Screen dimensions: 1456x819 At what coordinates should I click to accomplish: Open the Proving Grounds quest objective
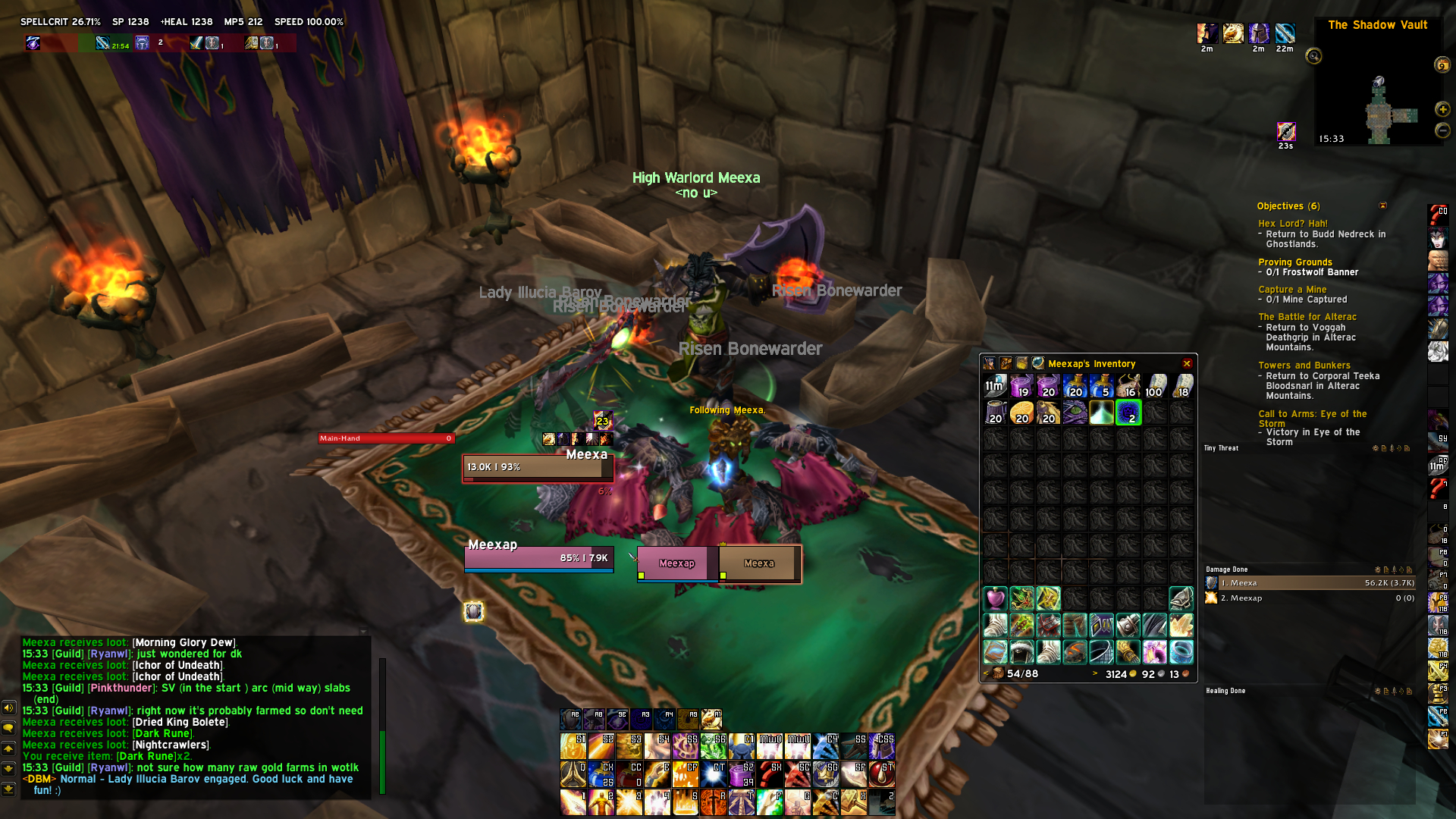pyautogui.click(x=1294, y=262)
